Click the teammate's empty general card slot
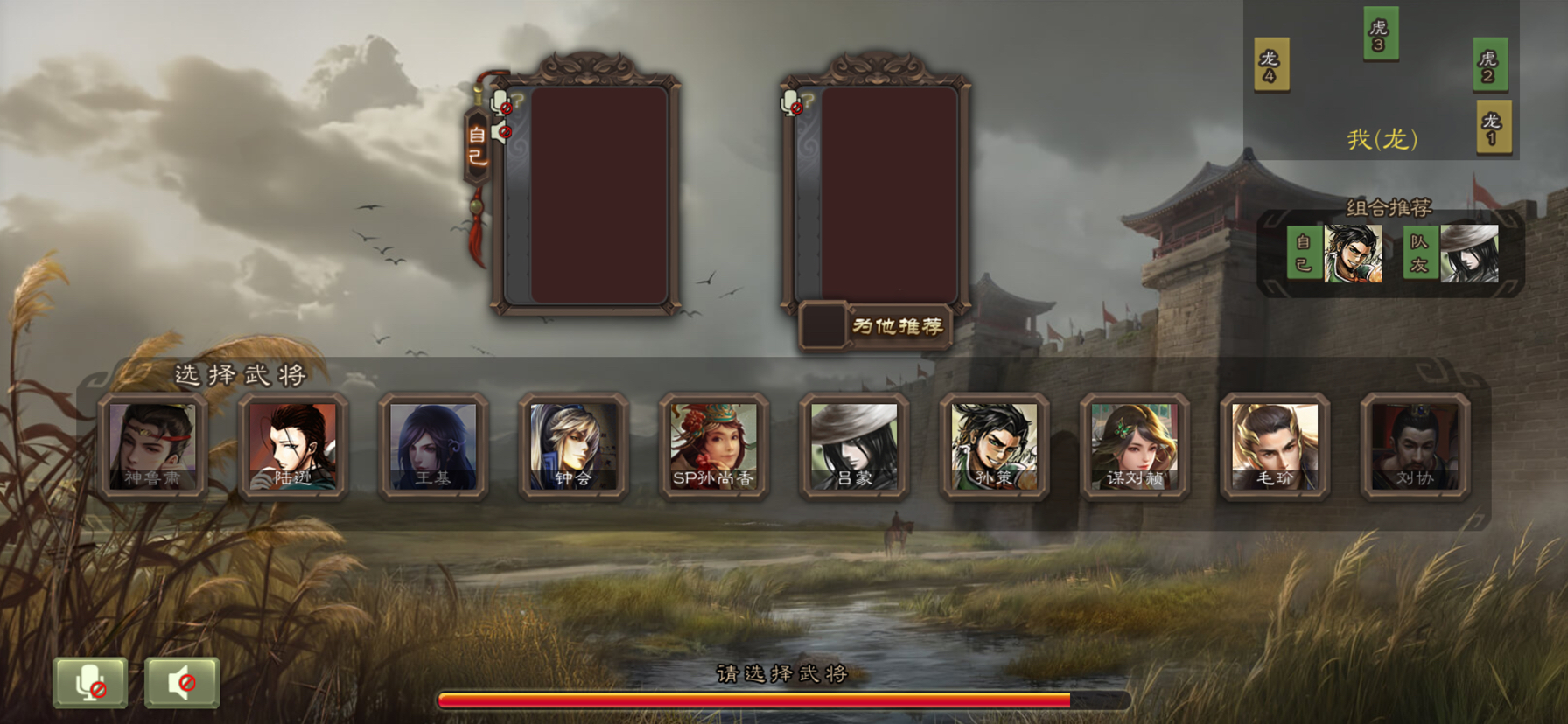1568x724 pixels. click(888, 194)
